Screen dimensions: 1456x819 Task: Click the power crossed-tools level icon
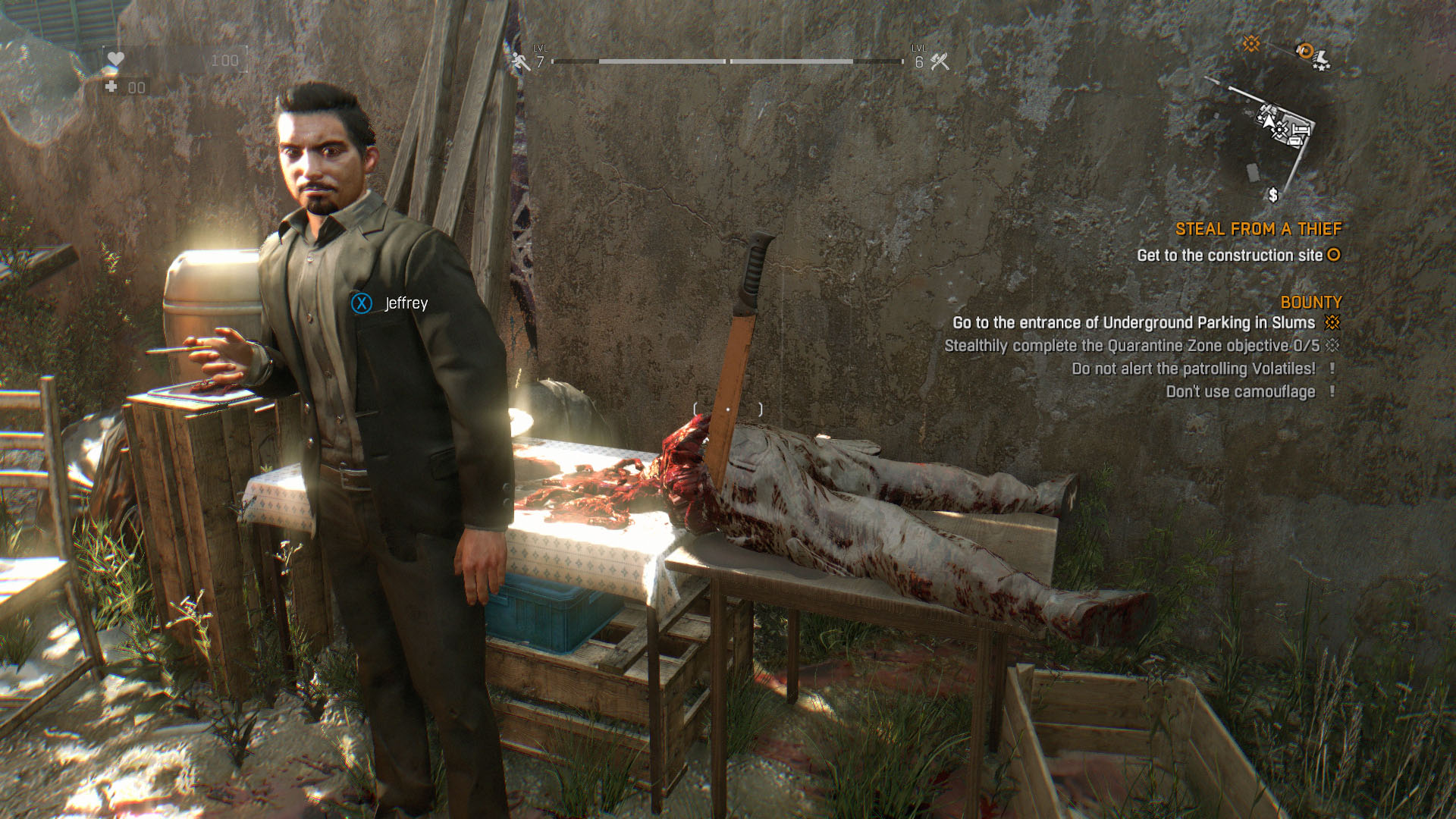tap(940, 61)
